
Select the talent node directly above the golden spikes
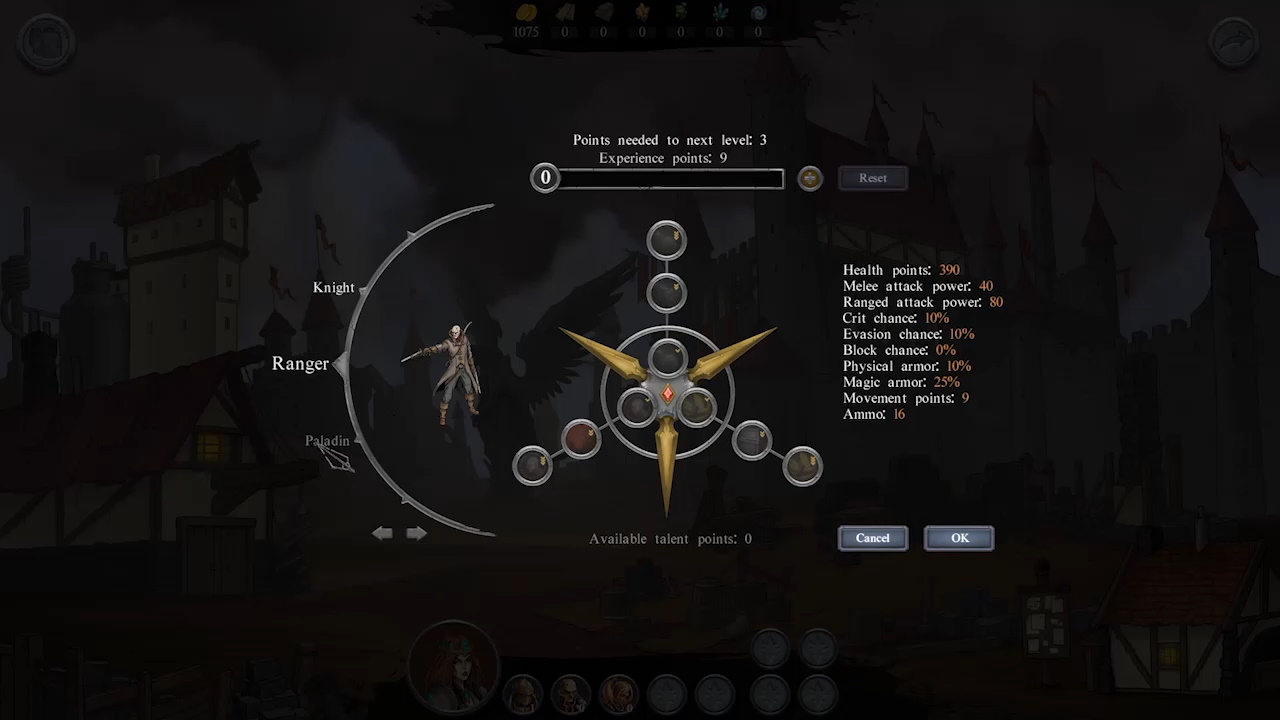[666, 355]
